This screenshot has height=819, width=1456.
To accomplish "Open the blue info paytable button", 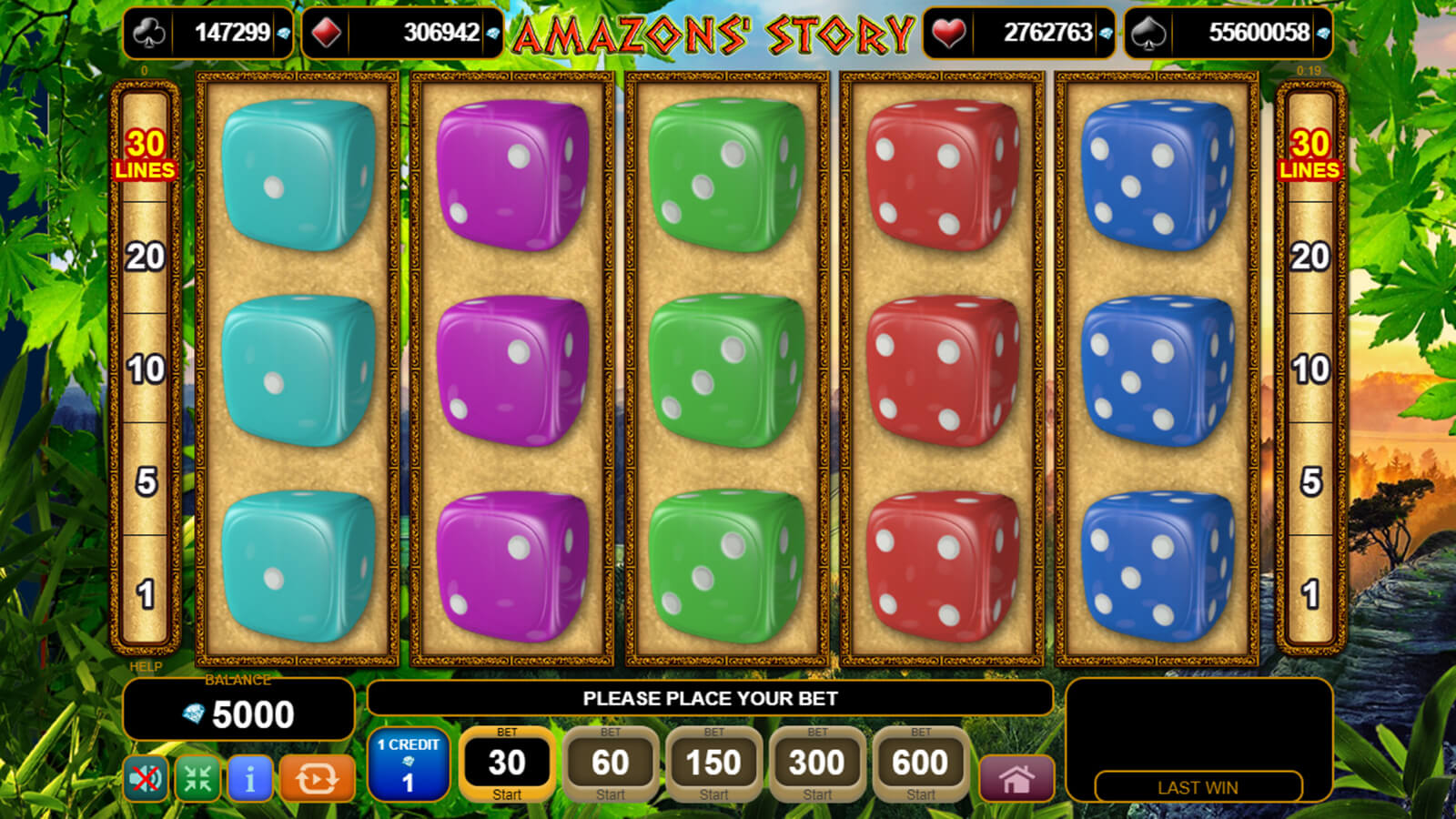I will [249, 779].
